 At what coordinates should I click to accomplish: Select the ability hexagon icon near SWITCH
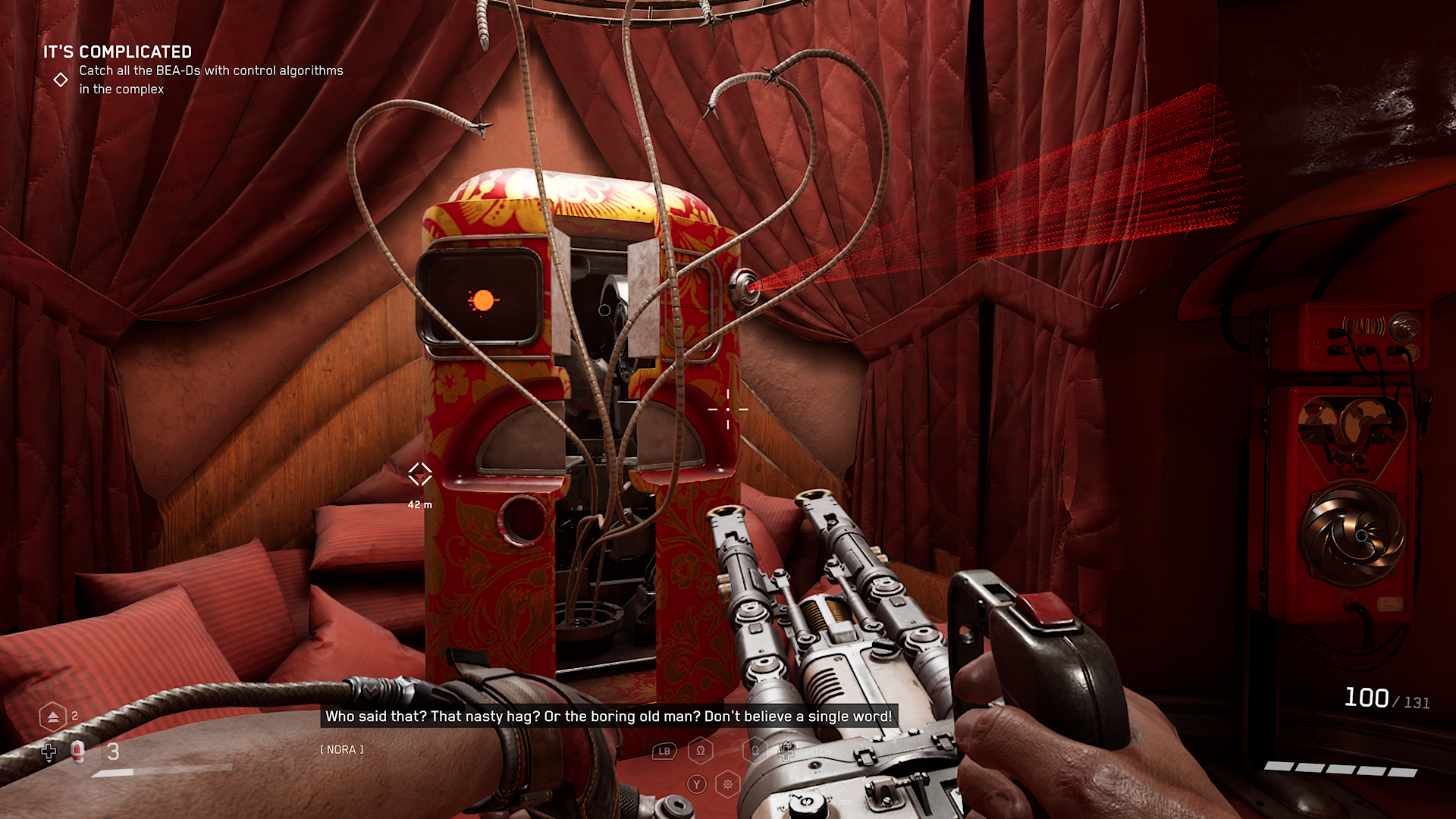point(754,750)
